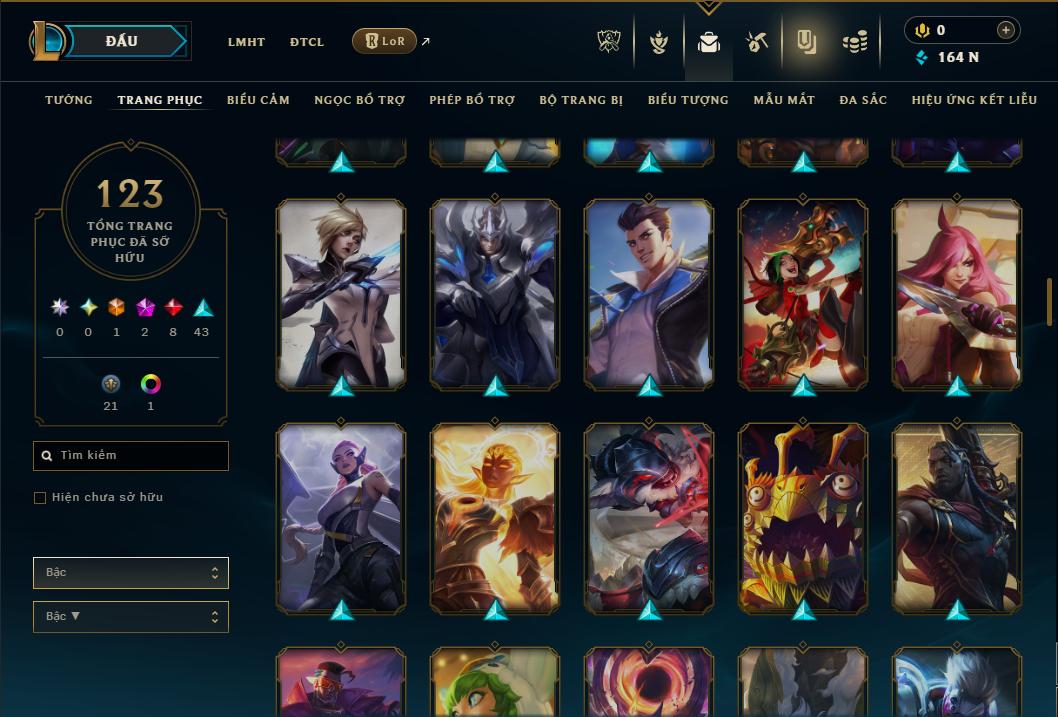Show the BIỂU TƯỢNG tab
The width and height of the screenshot is (1058, 717).
pos(688,100)
